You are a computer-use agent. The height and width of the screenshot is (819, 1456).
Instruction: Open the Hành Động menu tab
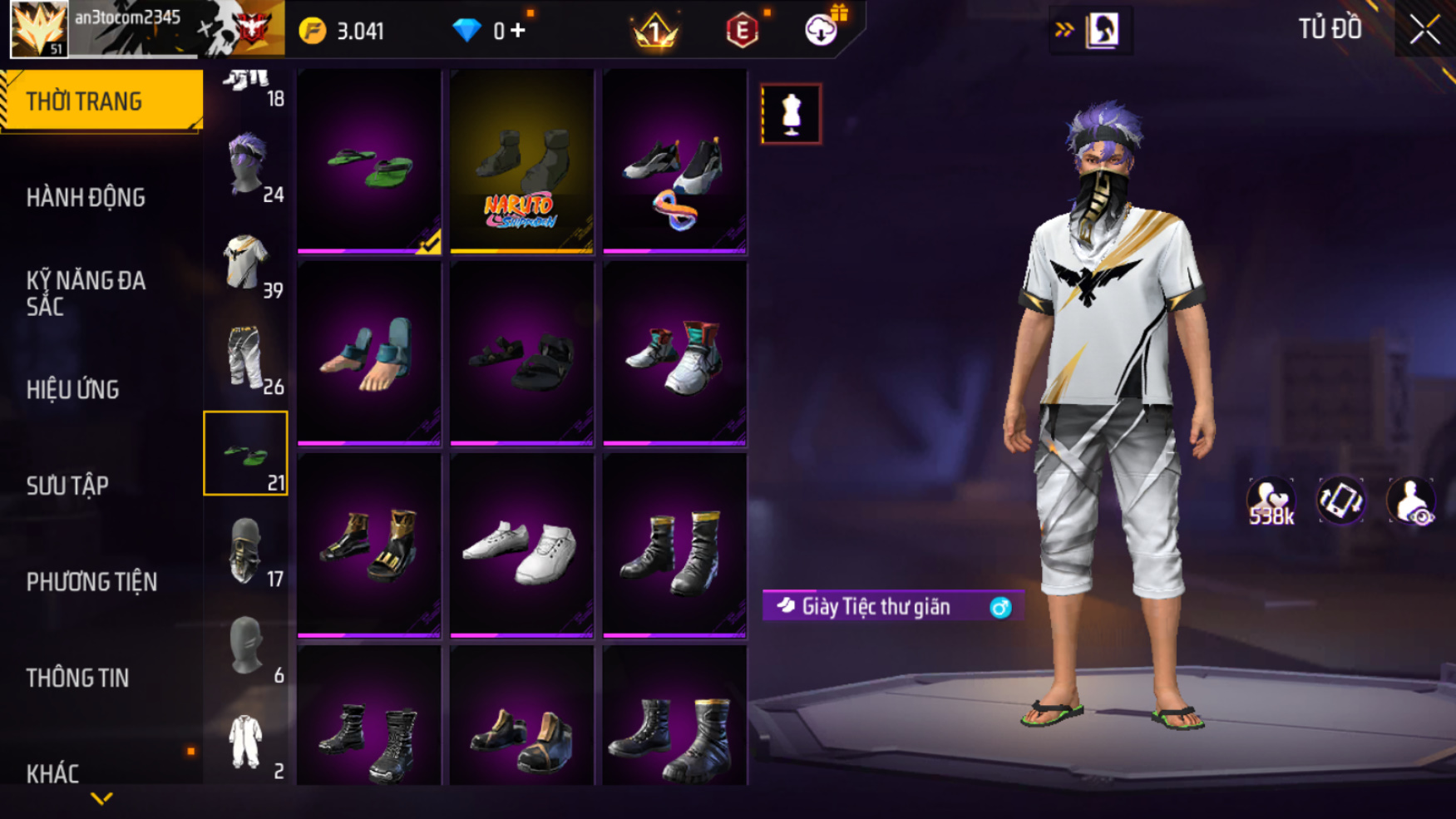click(86, 198)
